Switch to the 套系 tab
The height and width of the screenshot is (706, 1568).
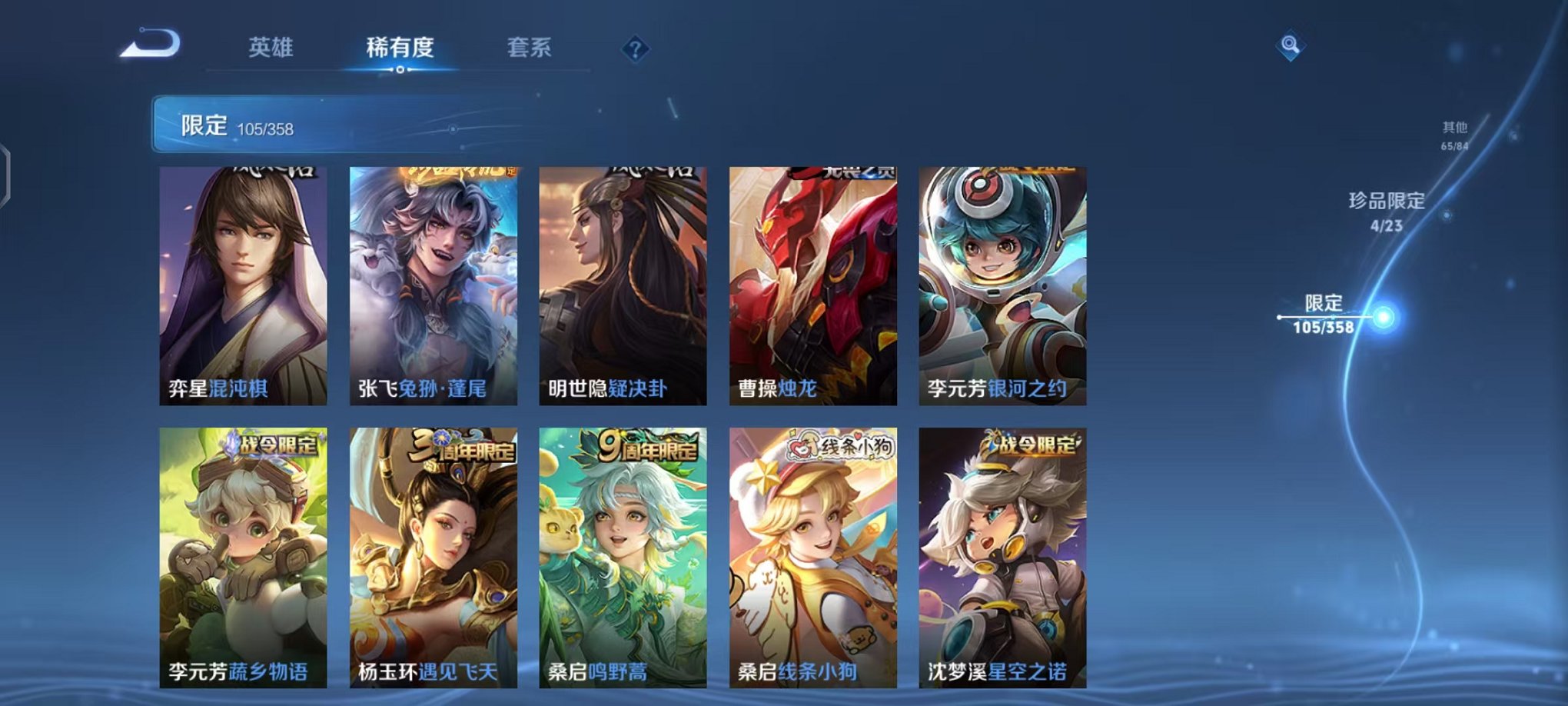[530, 48]
